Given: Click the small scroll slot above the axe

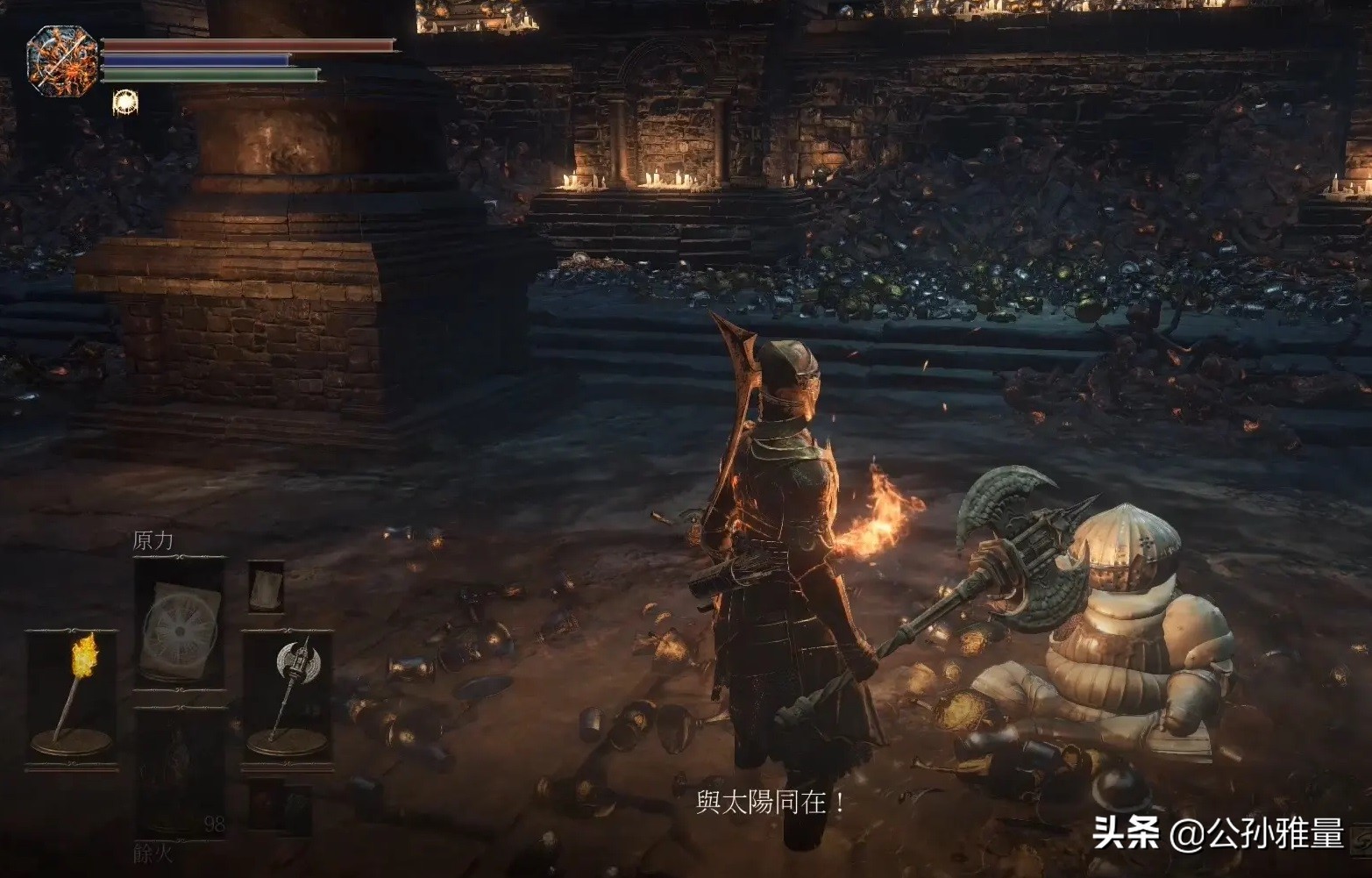Looking at the screenshot, I should coord(266,586).
